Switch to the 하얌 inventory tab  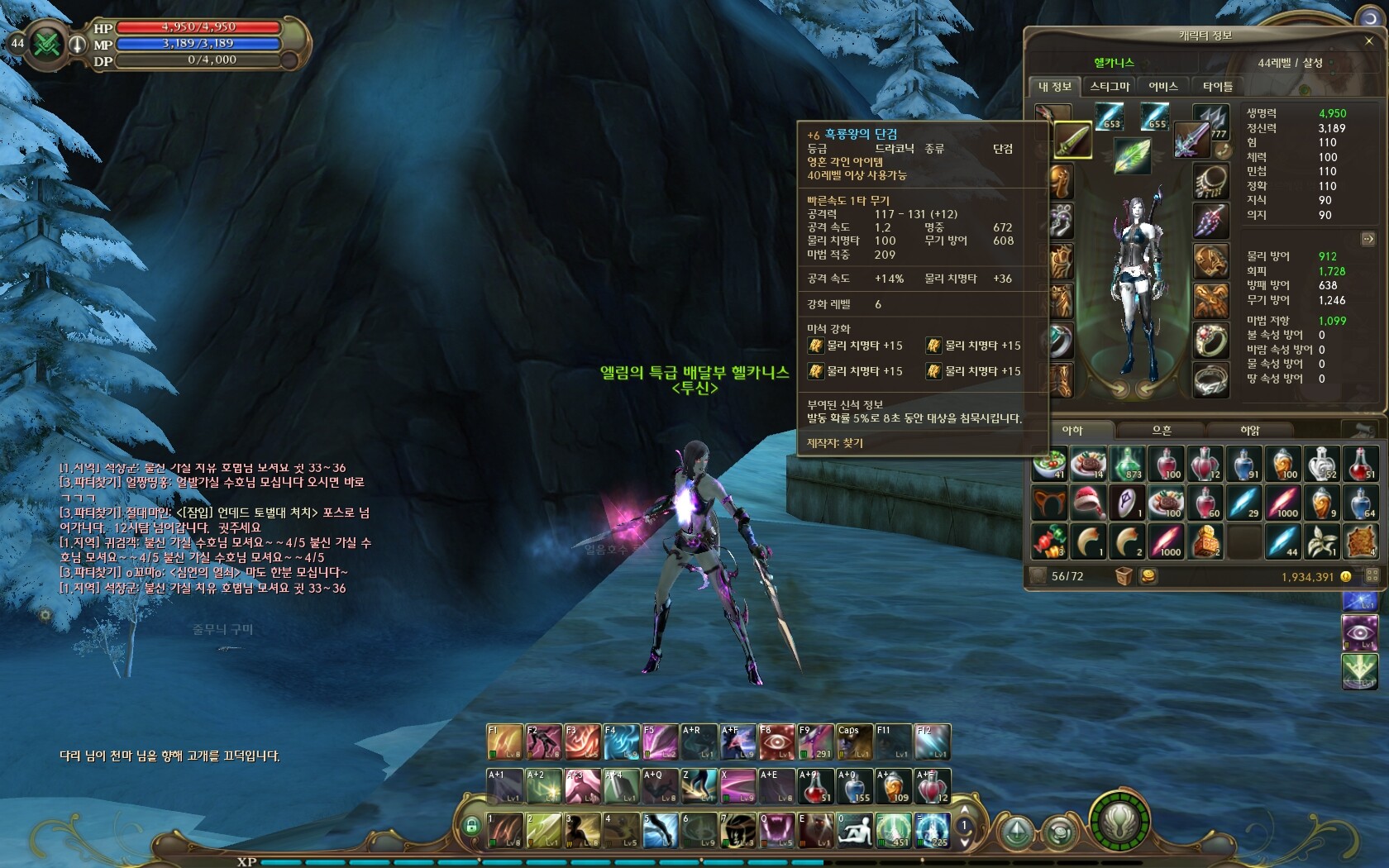[1249, 431]
